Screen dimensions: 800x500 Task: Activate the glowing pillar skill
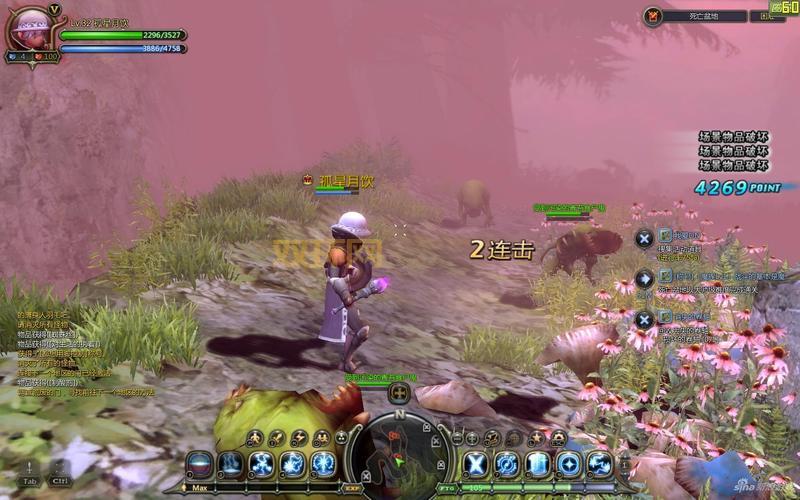point(538,464)
